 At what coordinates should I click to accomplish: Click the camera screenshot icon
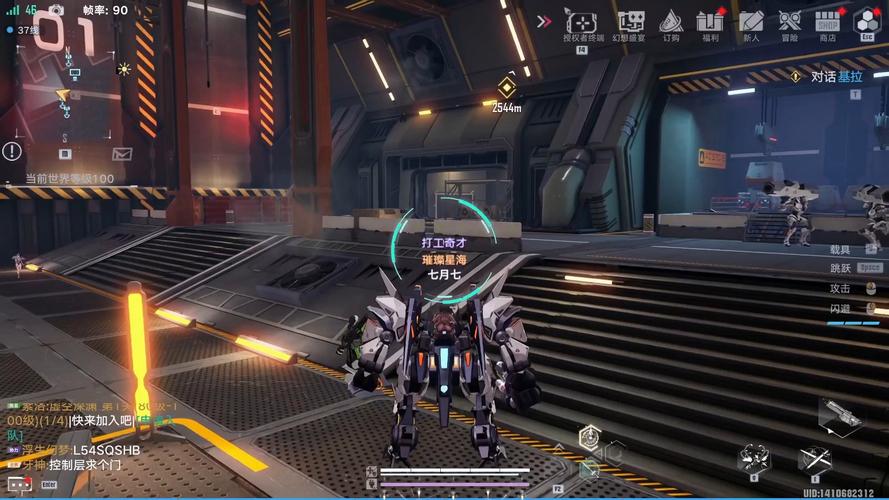(56, 10)
